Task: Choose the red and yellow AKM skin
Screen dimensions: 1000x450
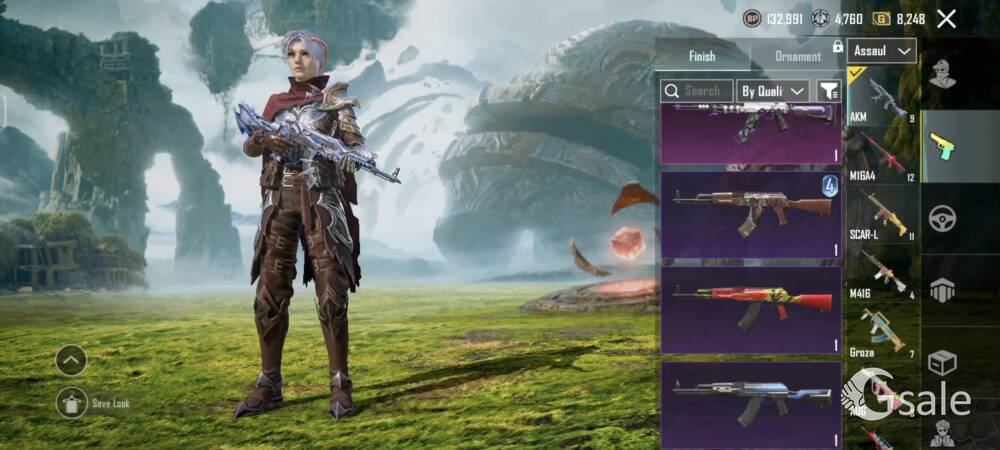Action: [x=750, y=308]
